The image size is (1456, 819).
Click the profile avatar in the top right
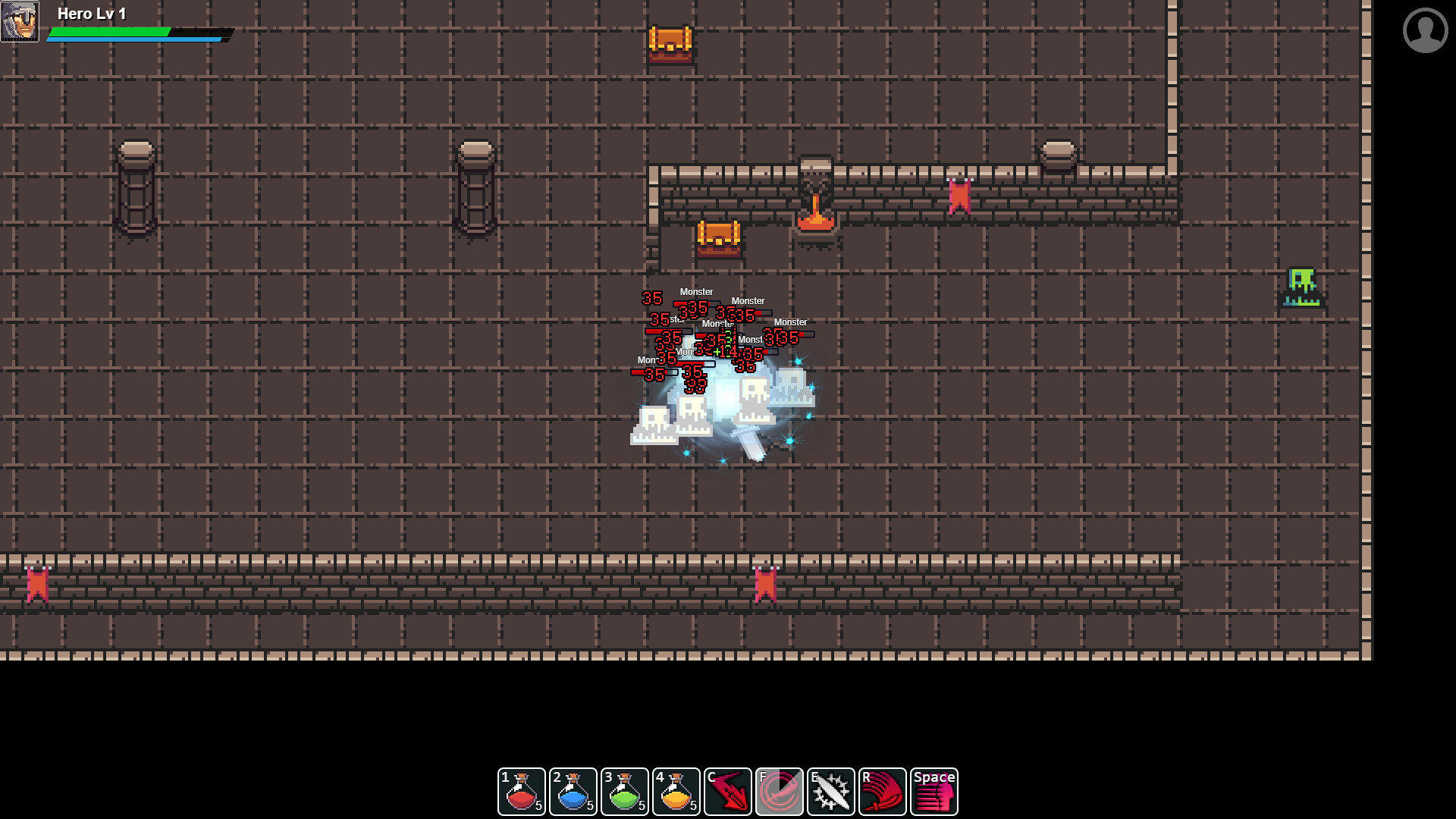tap(1424, 31)
